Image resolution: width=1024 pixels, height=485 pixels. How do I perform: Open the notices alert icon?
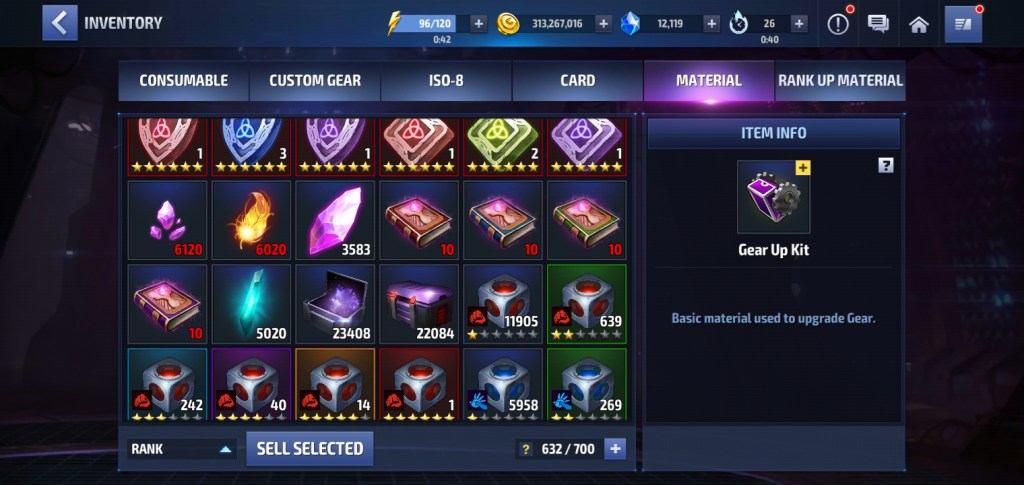(x=838, y=24)
